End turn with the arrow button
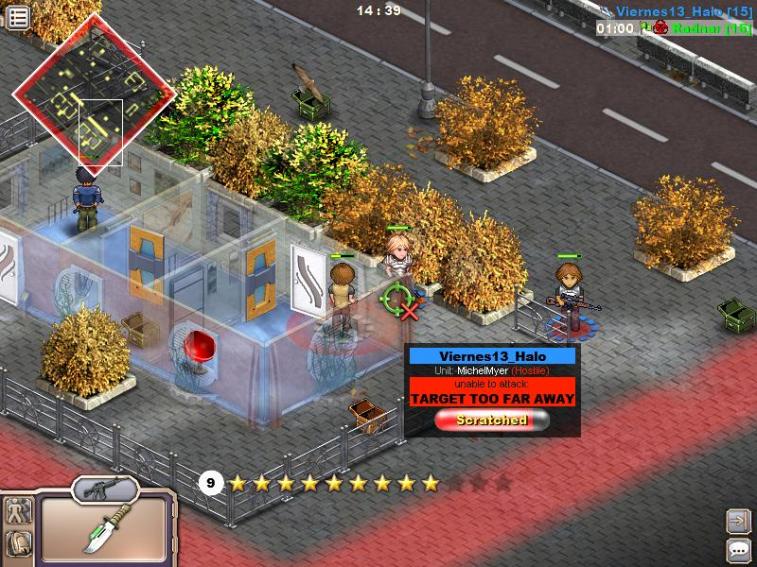 (x=738, y=521)
